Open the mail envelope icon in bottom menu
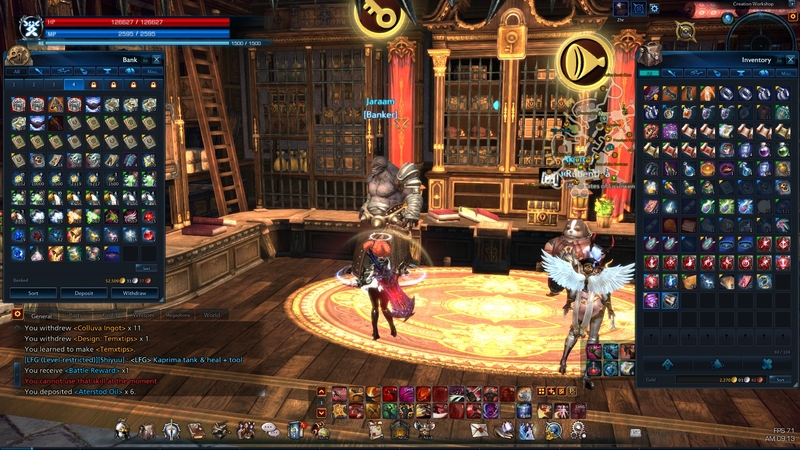Viewport: 800px width, 450px height. [x=477, y=429]
